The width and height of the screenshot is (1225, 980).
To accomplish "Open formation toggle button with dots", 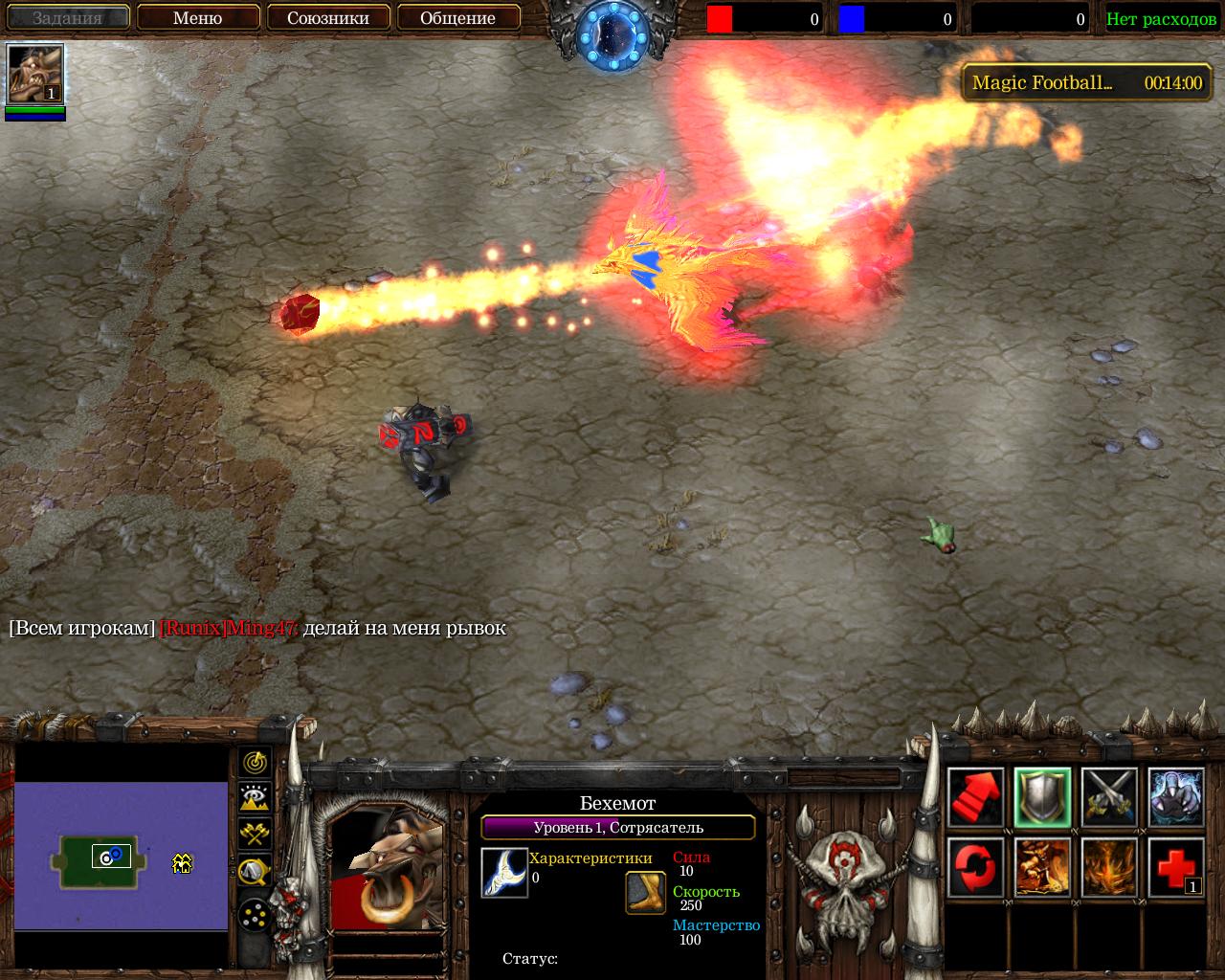I will pyautogui.click(x=255, y=916).
